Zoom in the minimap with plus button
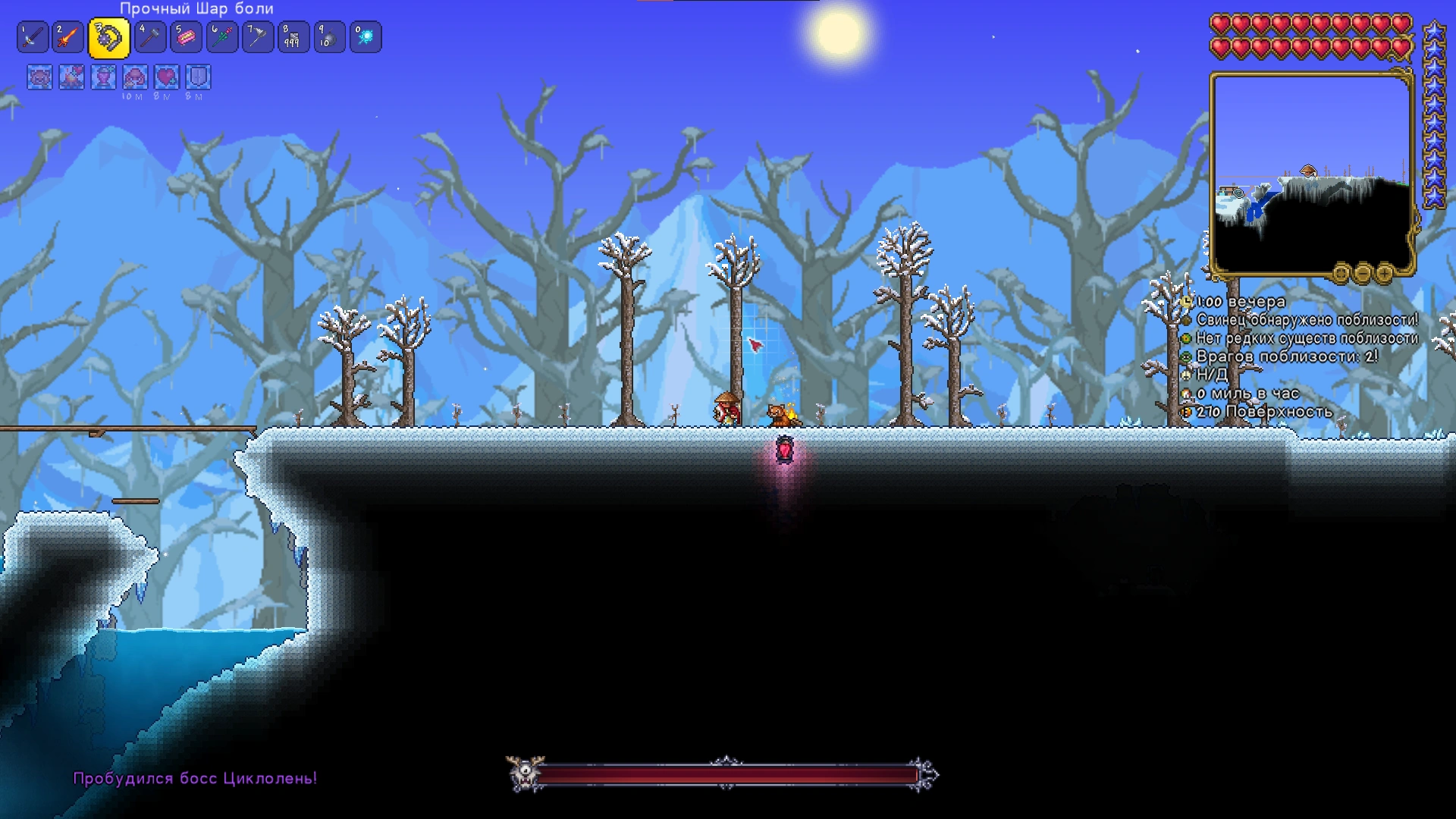This screenshot has width=1456, height=819. (x=1384, y=273)
